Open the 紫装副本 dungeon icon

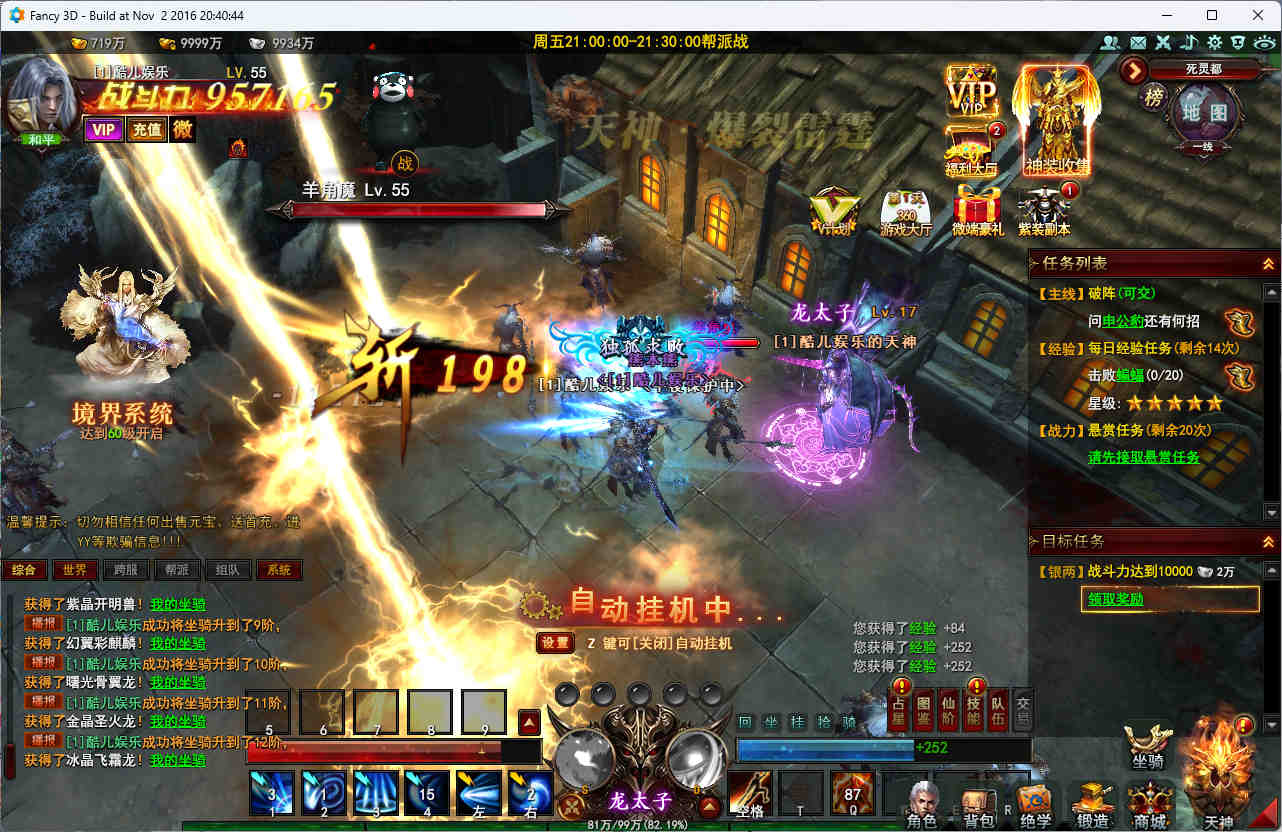point(1043,210)
